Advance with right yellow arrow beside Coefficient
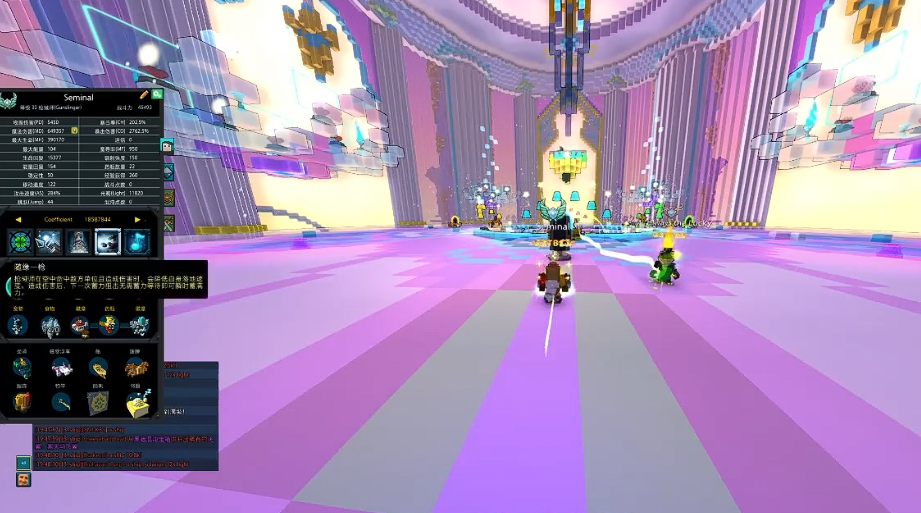 pos(137,219)
